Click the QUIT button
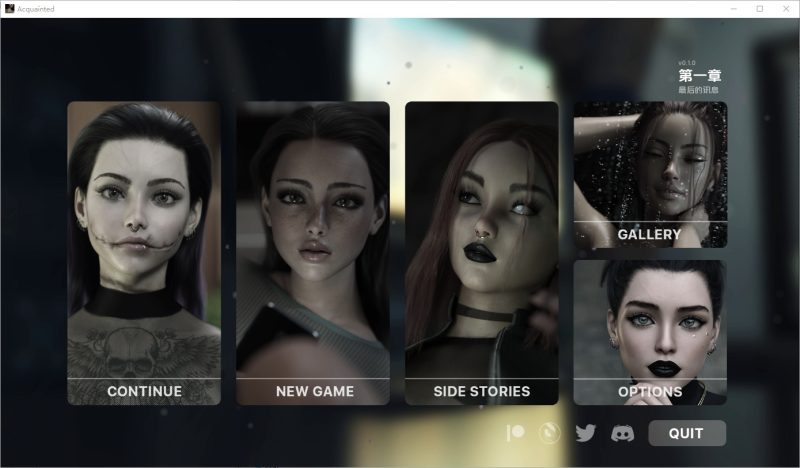 (x=686, y=433)
